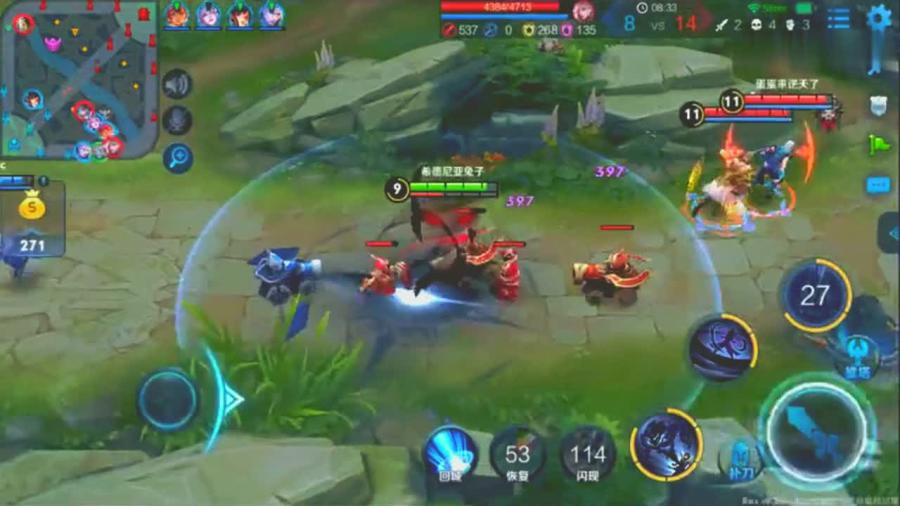Expand the right-edge arrow panel
900x506 pixels.
(889, 233)
